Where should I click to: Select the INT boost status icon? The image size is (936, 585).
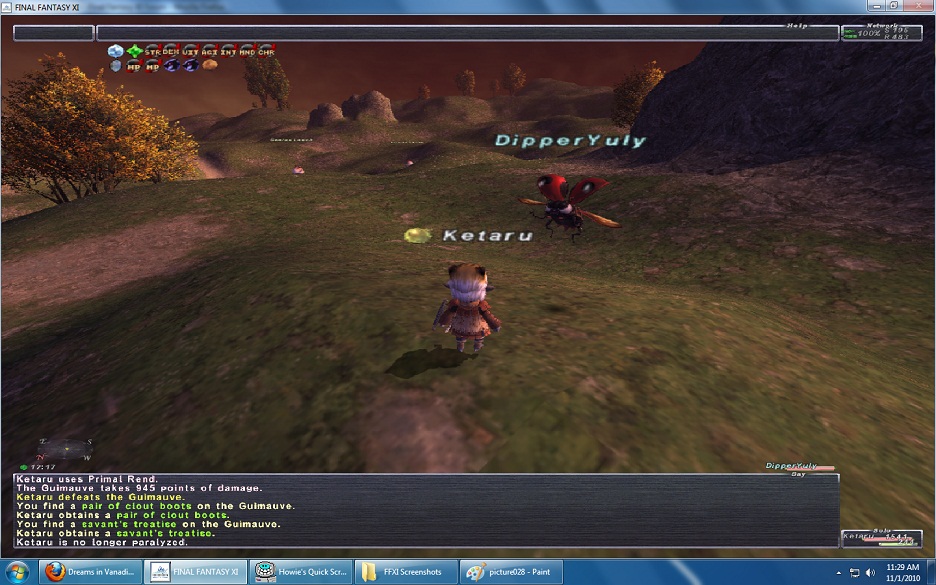point(229,50)
